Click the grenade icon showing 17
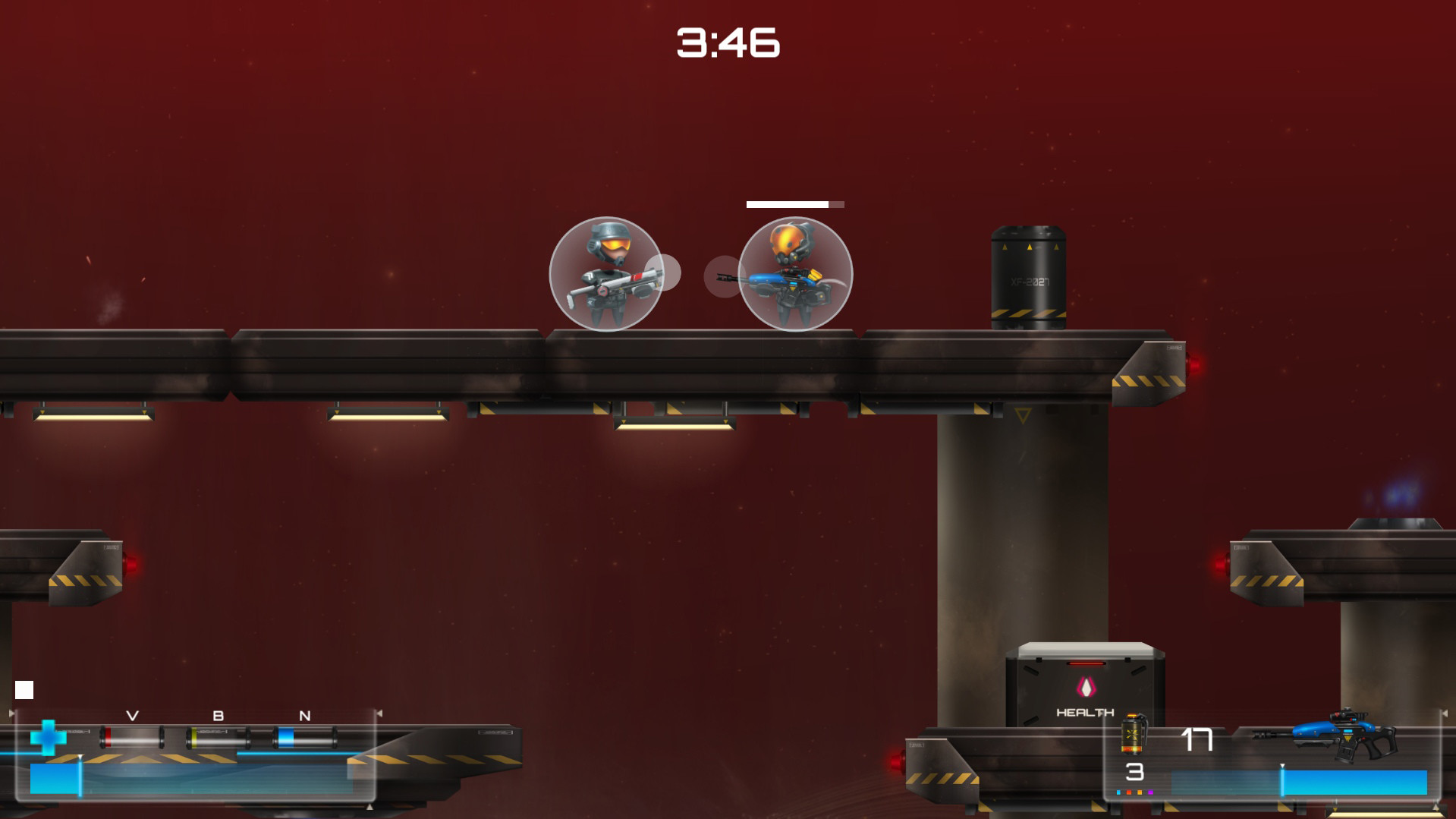The height and width of the screenshot is (819, 1456). point(1132,733)
